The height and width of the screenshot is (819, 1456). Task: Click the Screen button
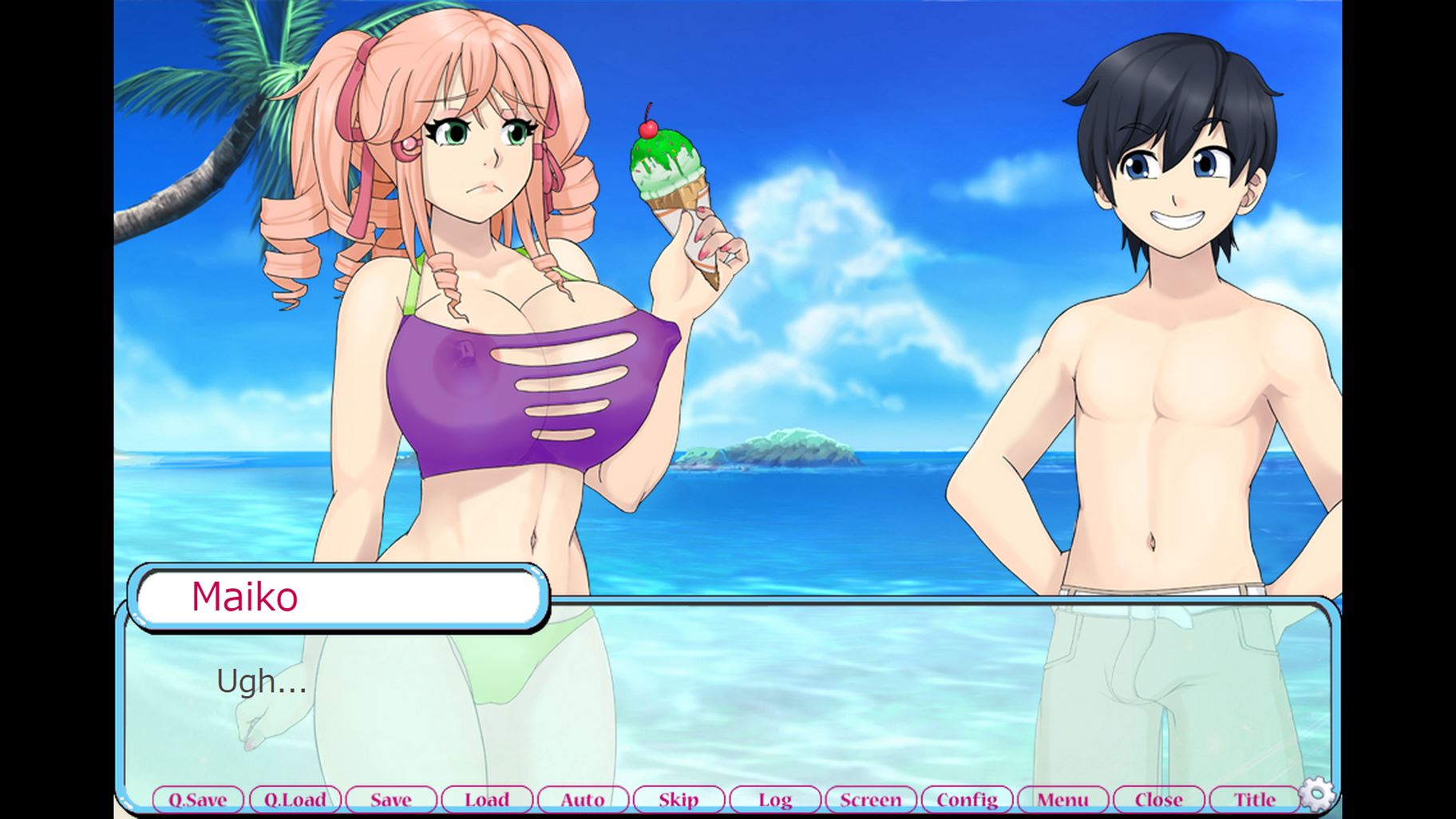(x=871, y=799)
